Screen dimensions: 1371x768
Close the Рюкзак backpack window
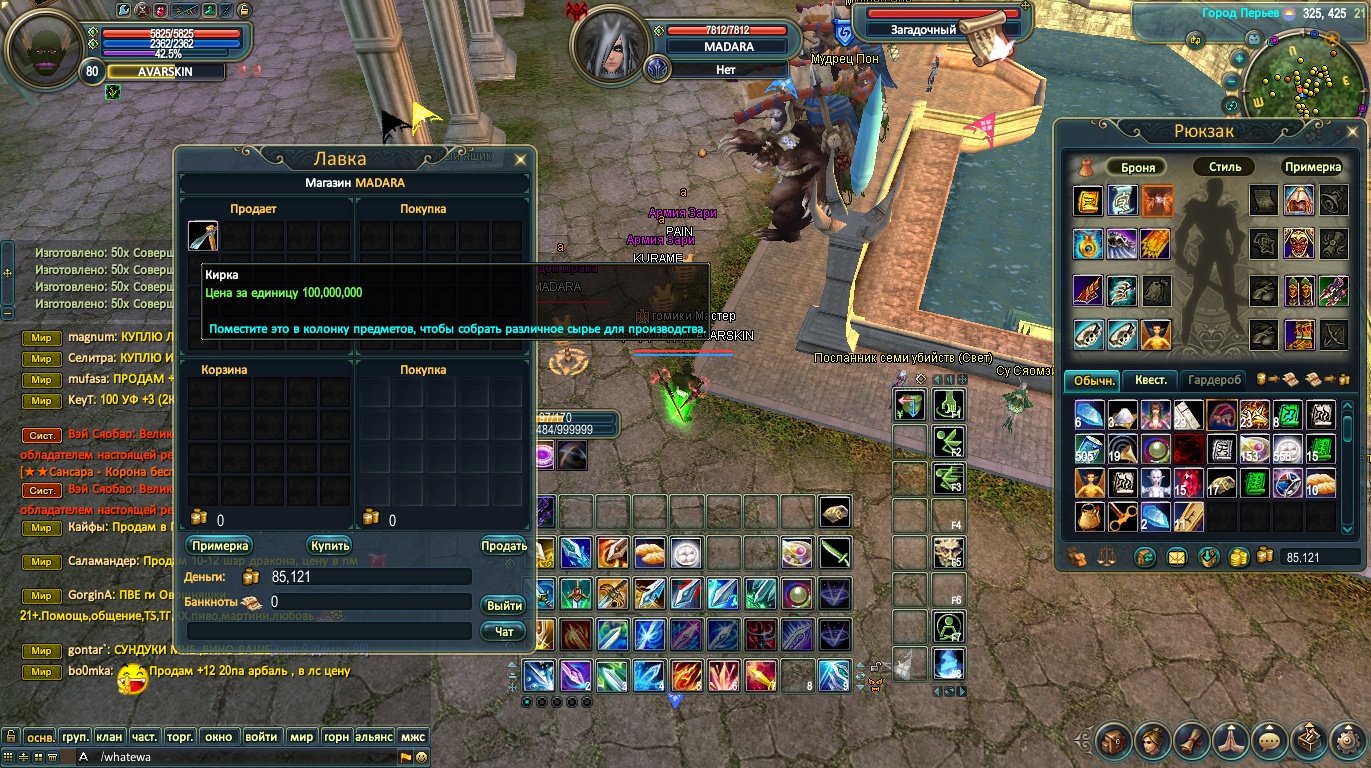tap(1352, 132)
